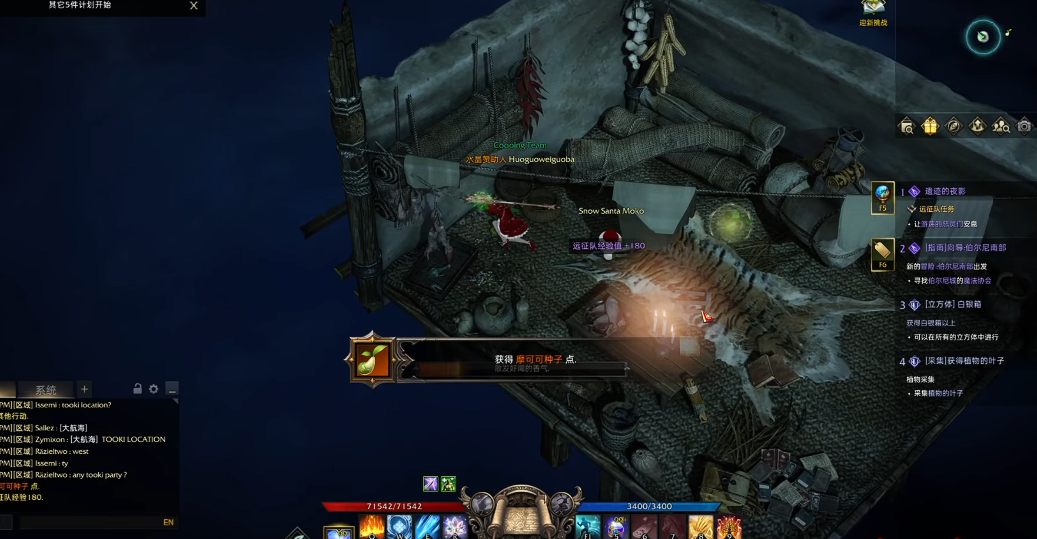This screenshot has width=1037, height=539.
Task: Use the blue orb F5 quest item
Action: [882, 195]
